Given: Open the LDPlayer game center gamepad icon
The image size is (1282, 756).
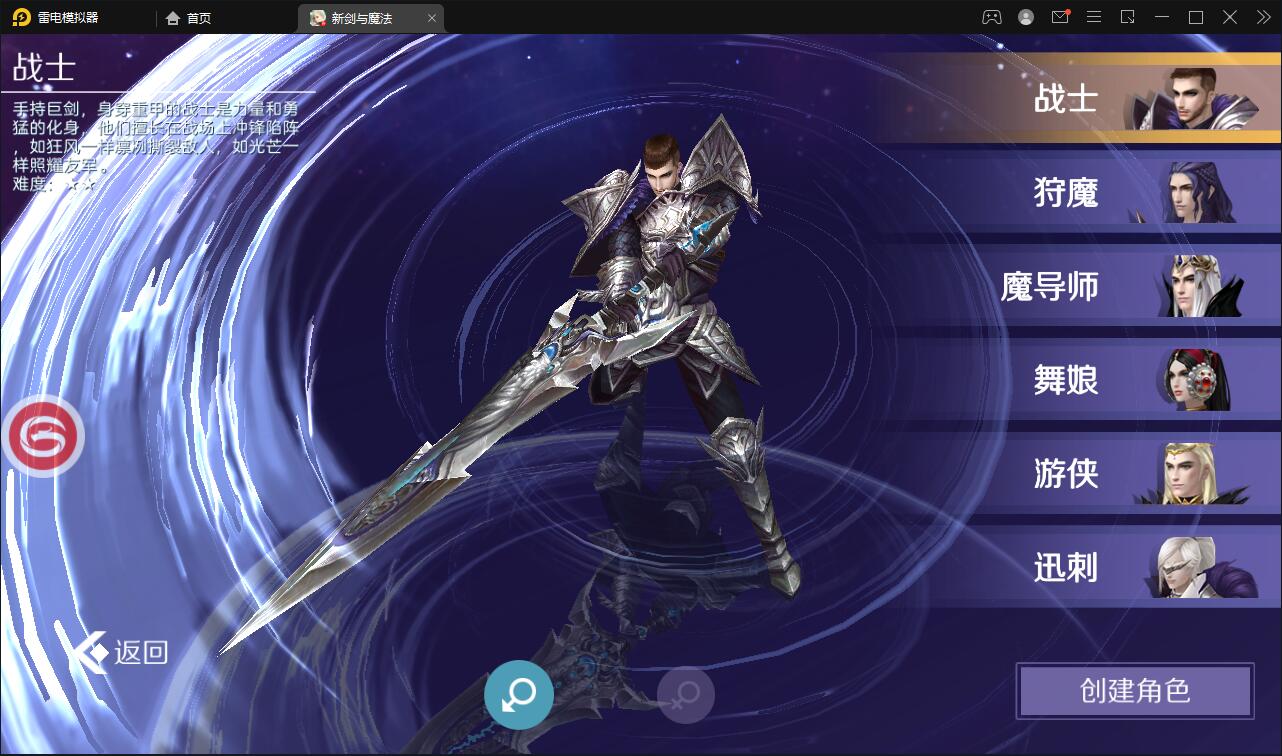Looking at the screenshot, I should pyautogui.click(x=992, y=17).
